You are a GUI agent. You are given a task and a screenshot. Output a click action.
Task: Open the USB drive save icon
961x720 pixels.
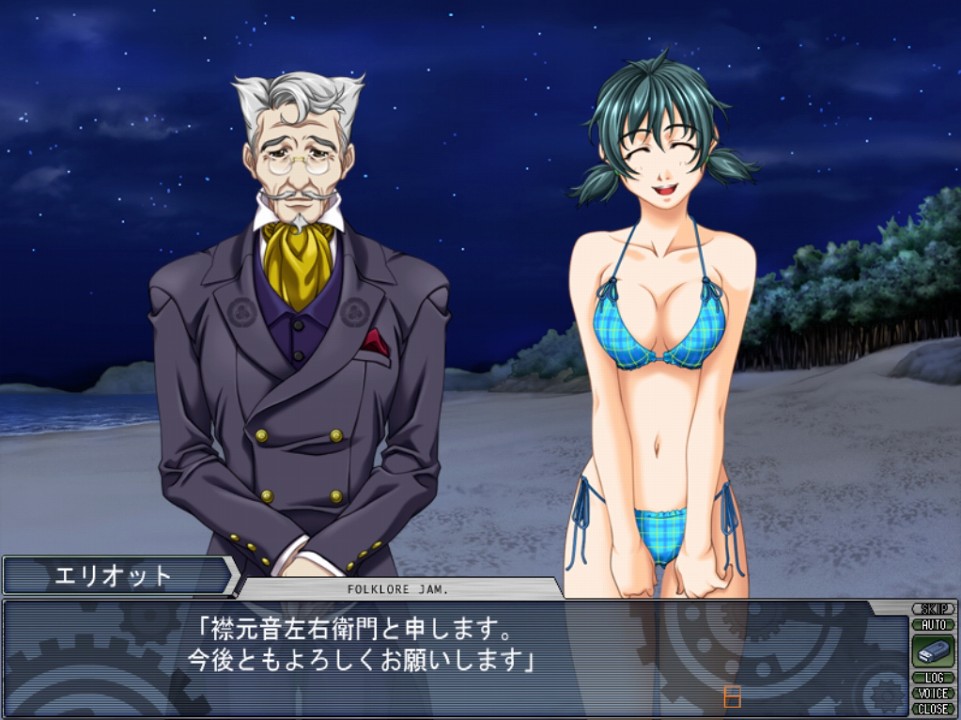(932, 651)
